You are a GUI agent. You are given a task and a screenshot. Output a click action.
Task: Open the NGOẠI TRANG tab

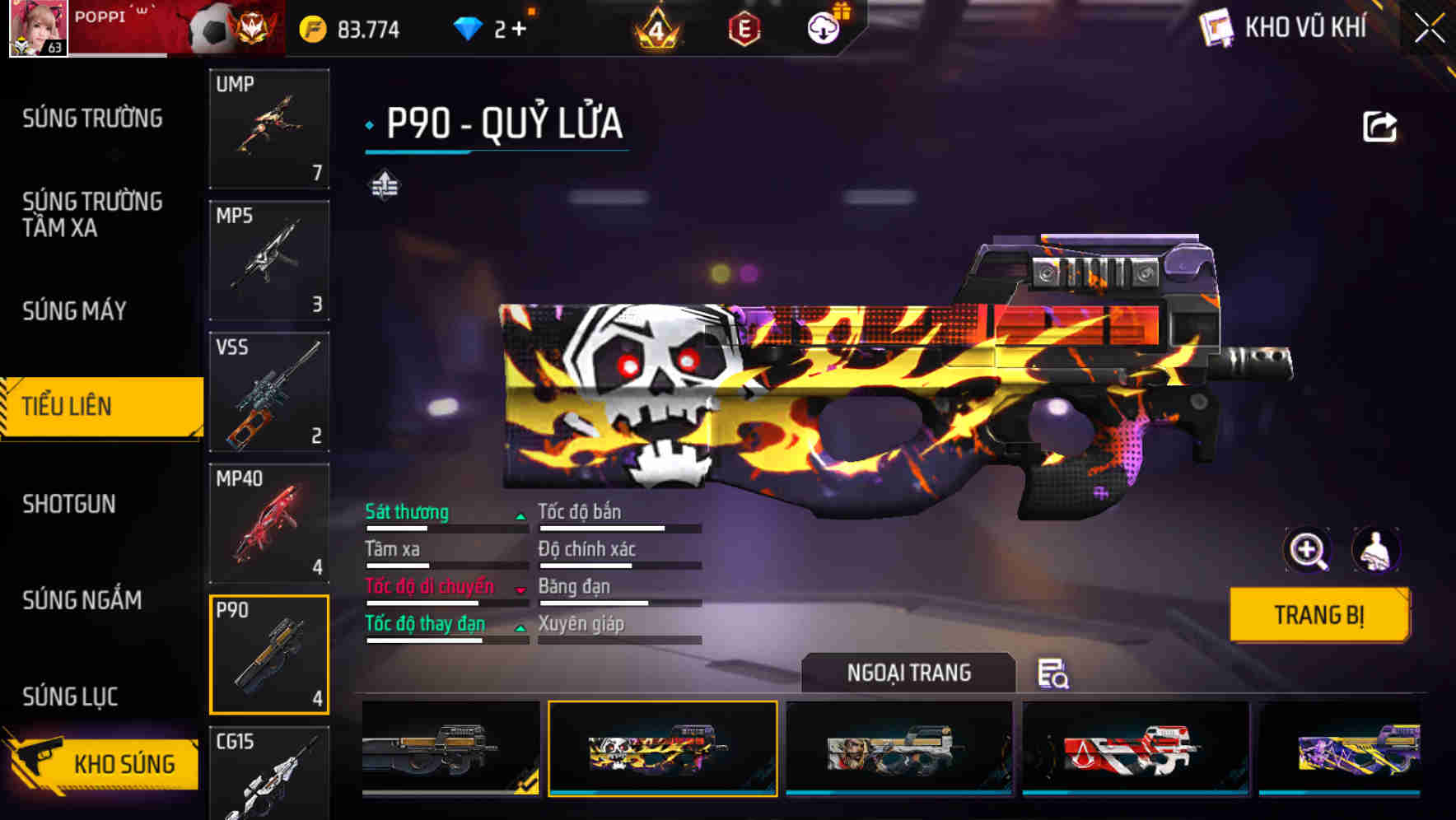point(908,672)
